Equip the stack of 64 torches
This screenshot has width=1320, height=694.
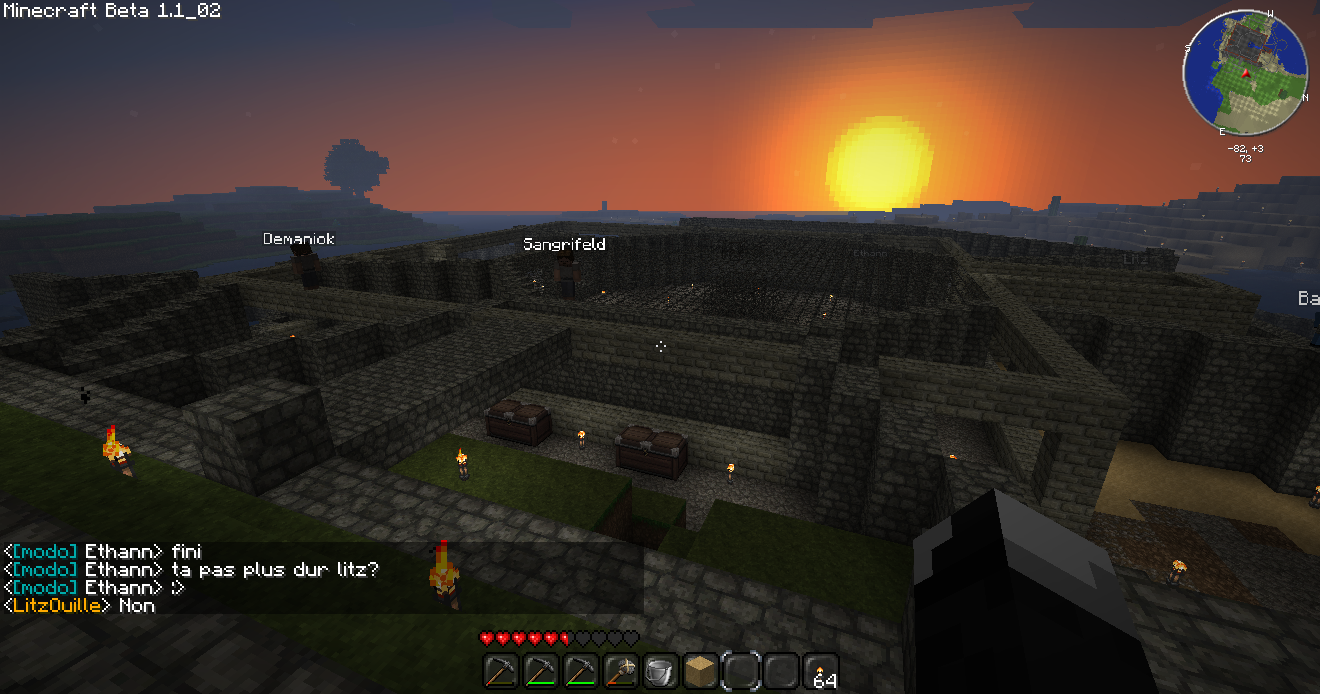pos(820,671)
